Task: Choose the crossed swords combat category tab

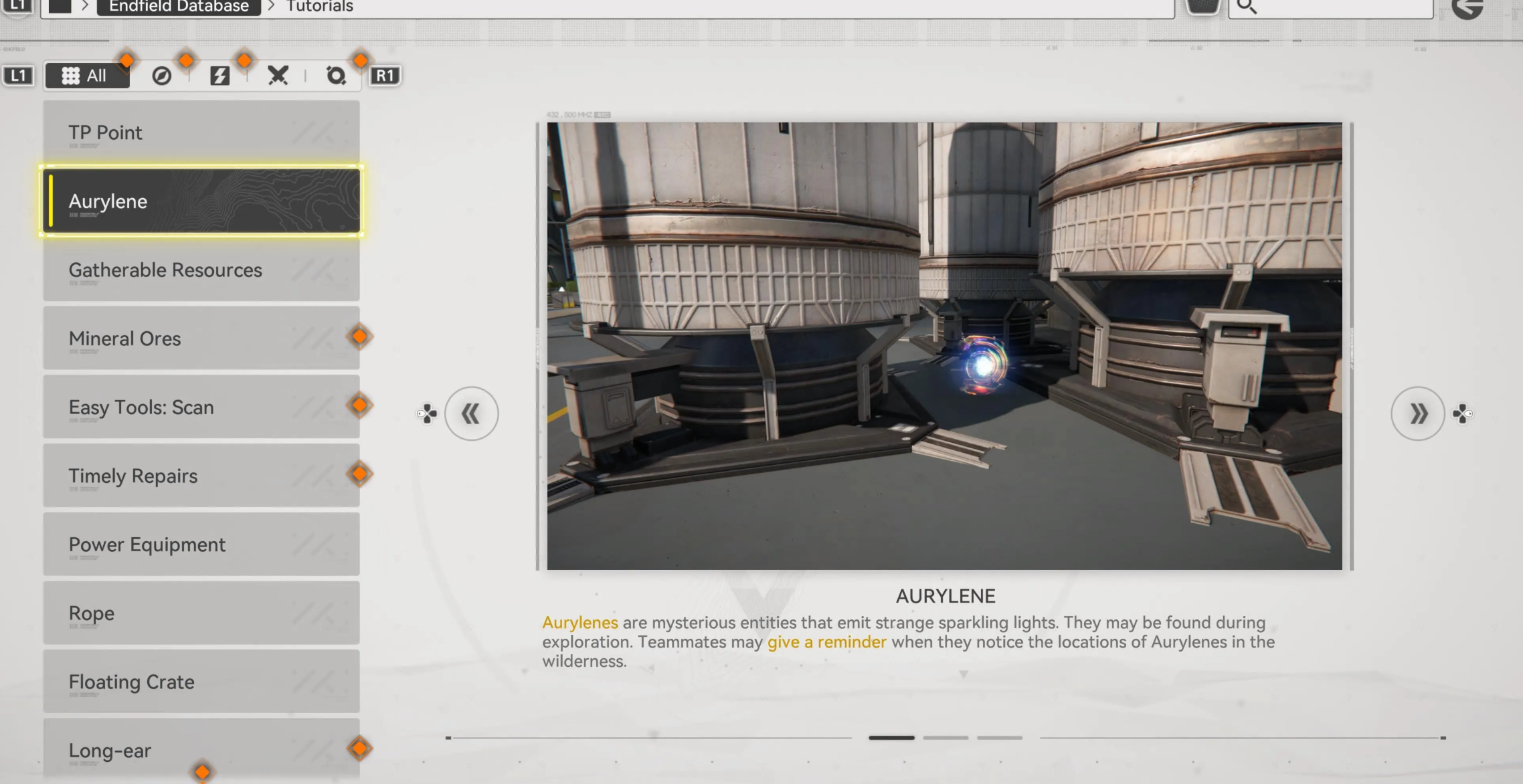Action: [278, 76]
